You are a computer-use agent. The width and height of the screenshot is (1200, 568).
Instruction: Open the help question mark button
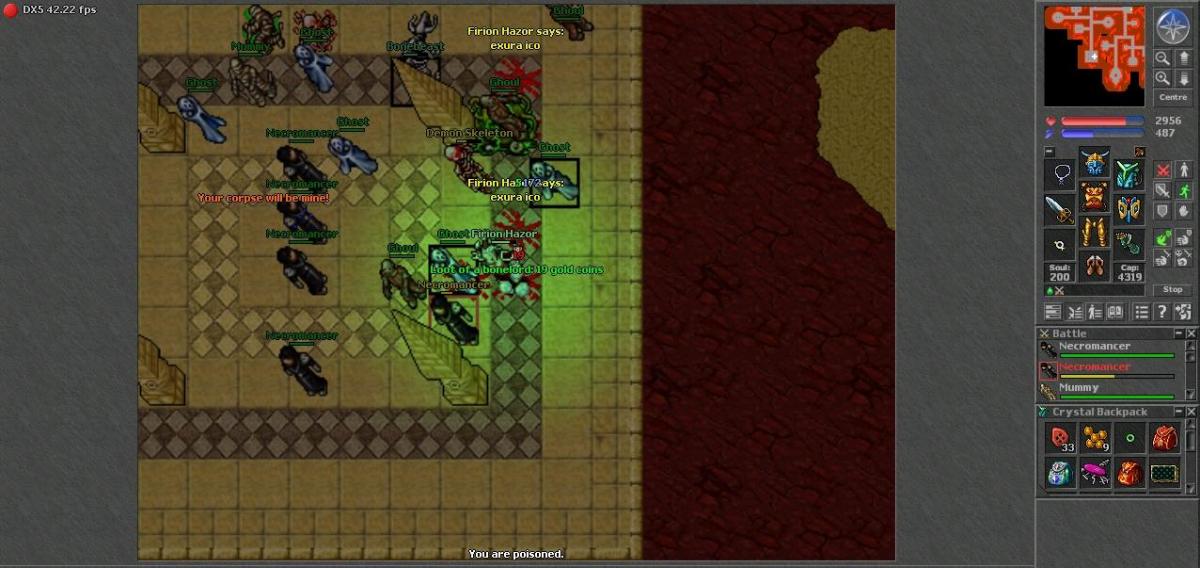click(x=1162, y=312)
